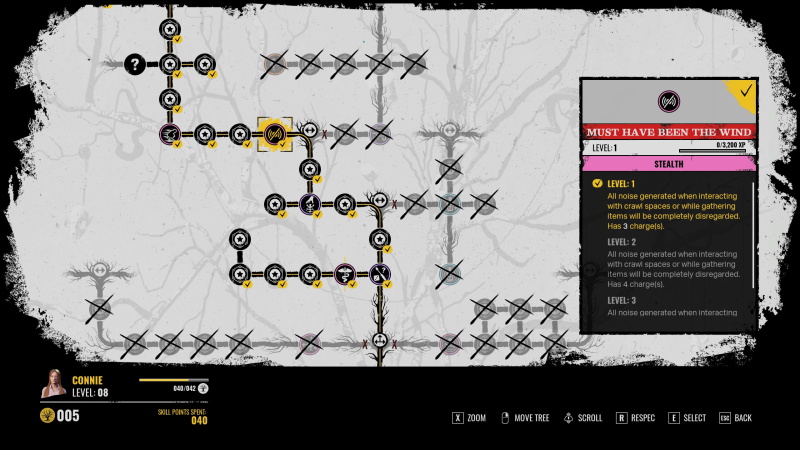Click Connie's character portrait
The height and width of the screenshot is (450, 800).
tap(54, 384)
